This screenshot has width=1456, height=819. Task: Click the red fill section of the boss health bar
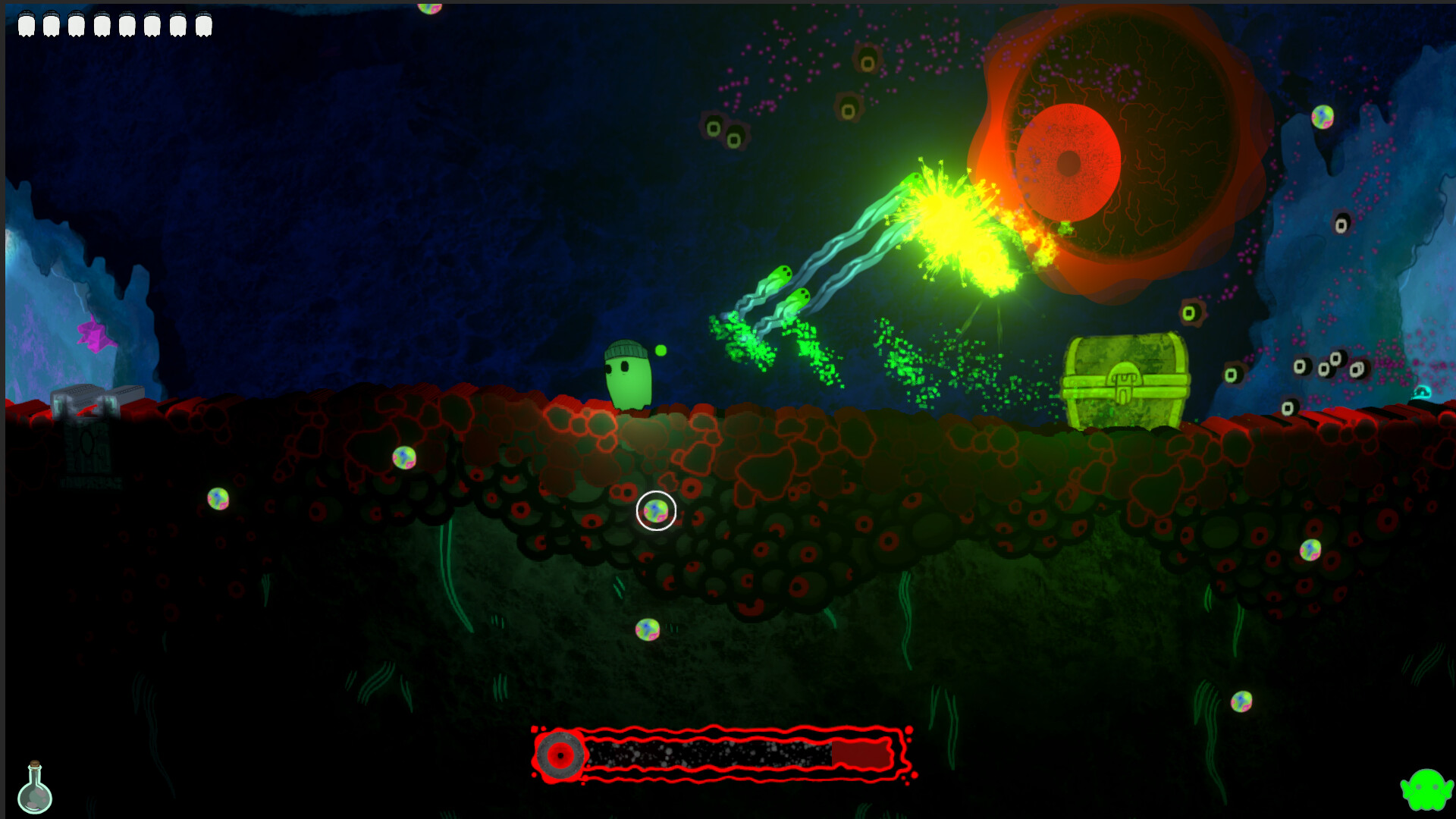(x=858, y=755)
